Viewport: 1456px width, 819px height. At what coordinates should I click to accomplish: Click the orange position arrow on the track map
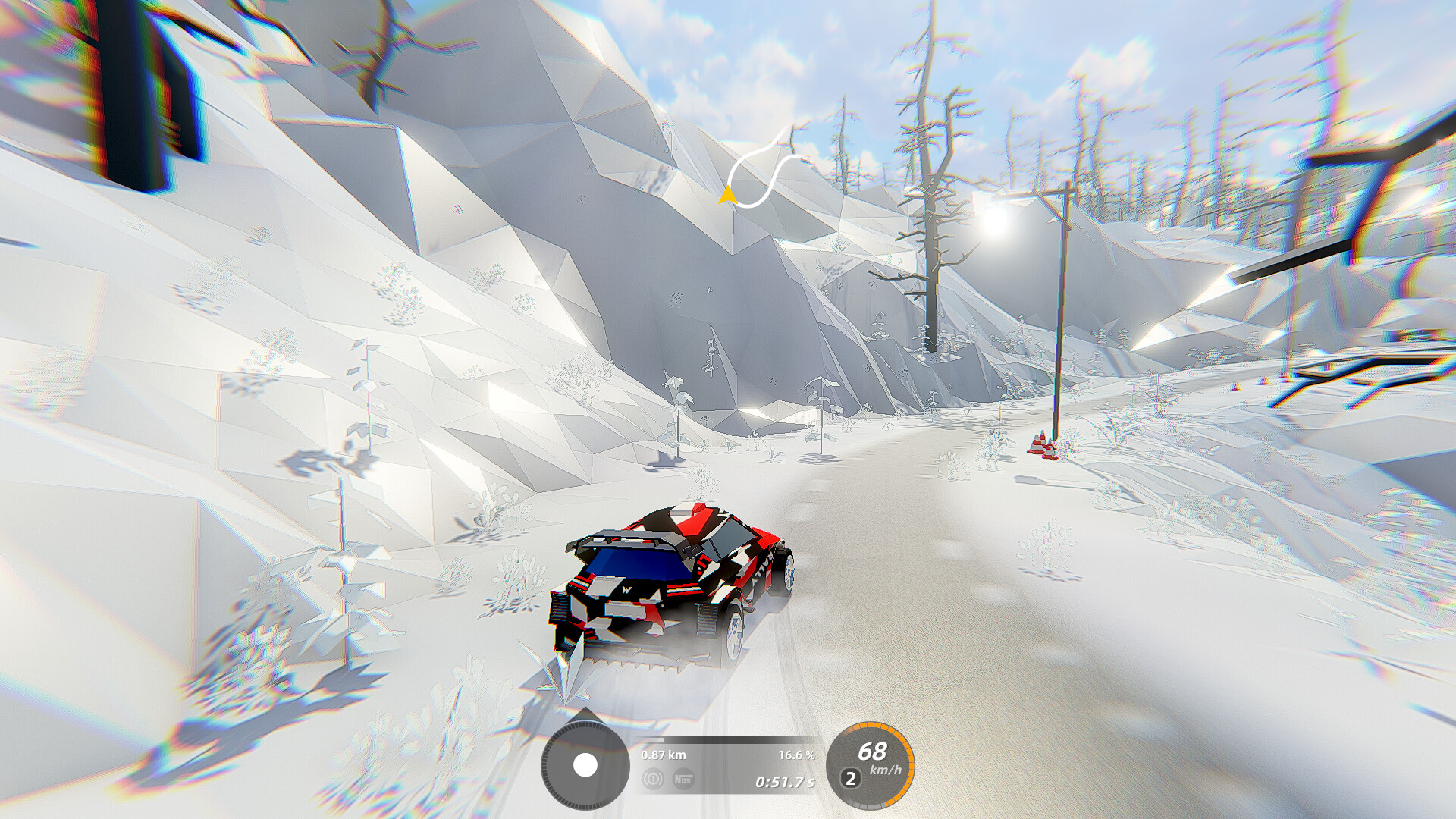(x=726, y=196)
